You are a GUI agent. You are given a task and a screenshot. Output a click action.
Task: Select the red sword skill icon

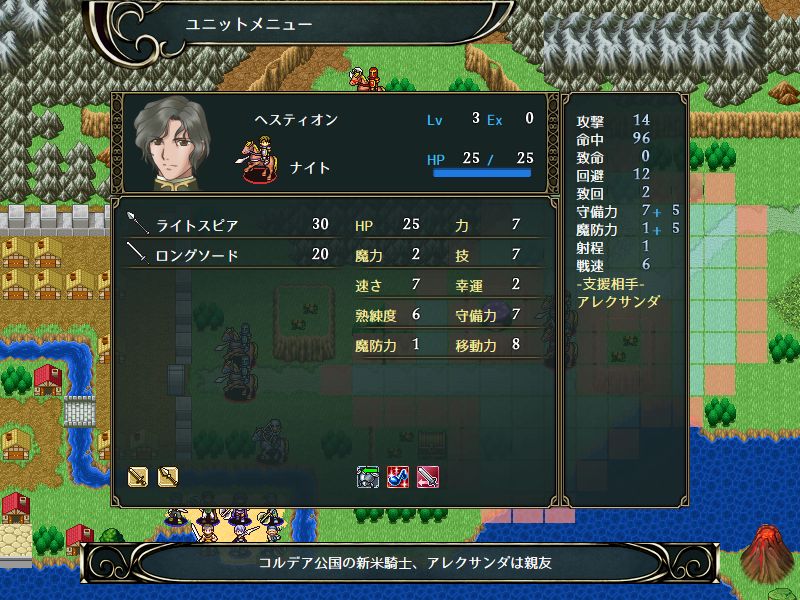tap(427, 476)
